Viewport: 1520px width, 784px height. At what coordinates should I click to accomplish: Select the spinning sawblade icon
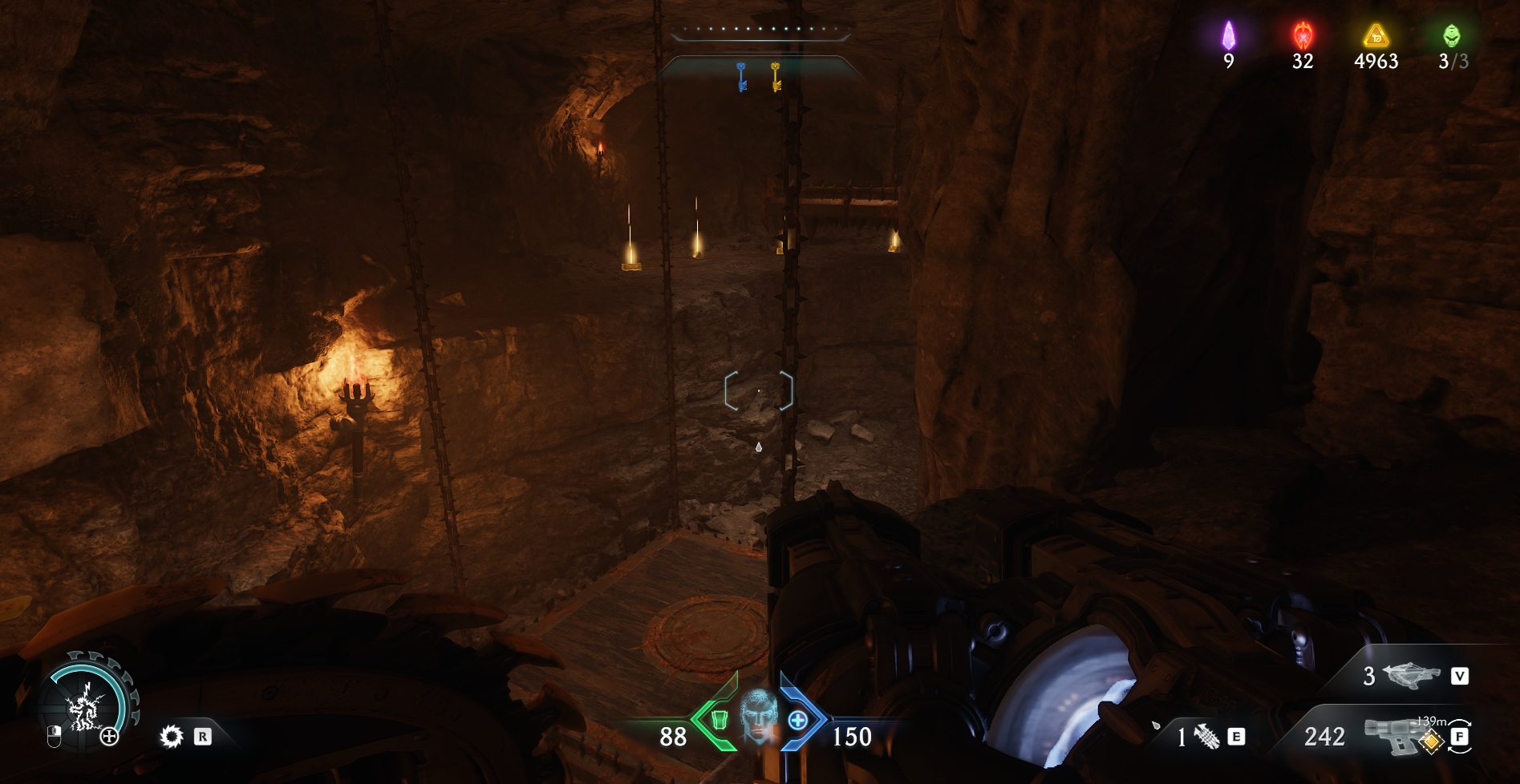pyautogui.click(x=172, y=737)
